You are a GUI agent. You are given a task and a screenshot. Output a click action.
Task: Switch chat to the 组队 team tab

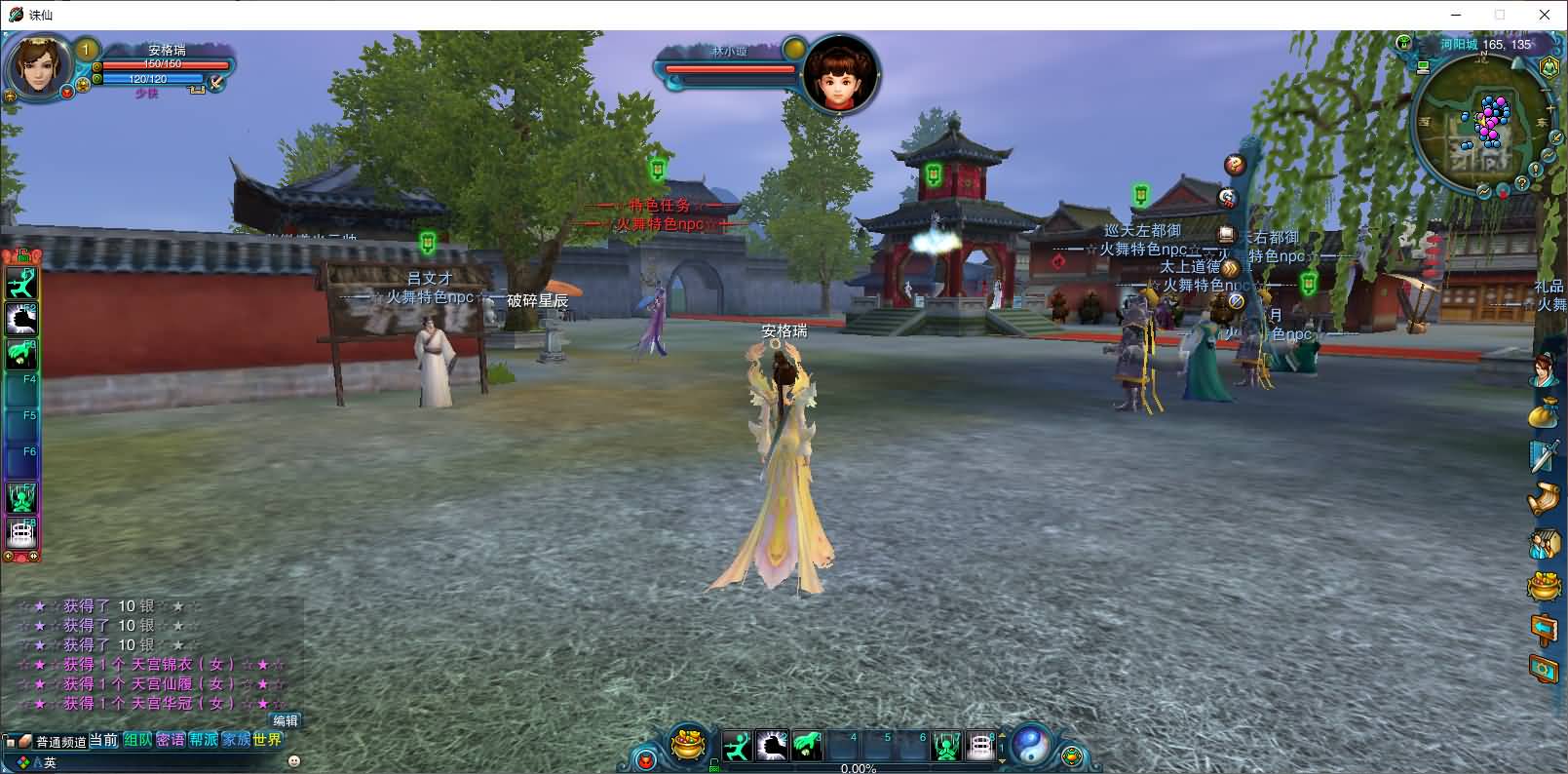(137, 740)
